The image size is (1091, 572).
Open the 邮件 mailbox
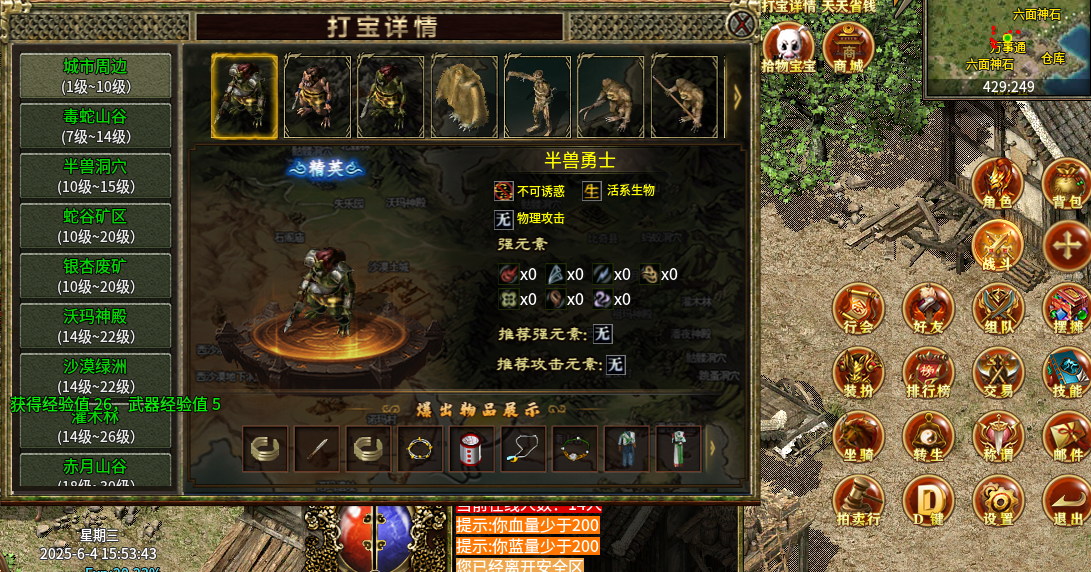[x=1066, y=437]
